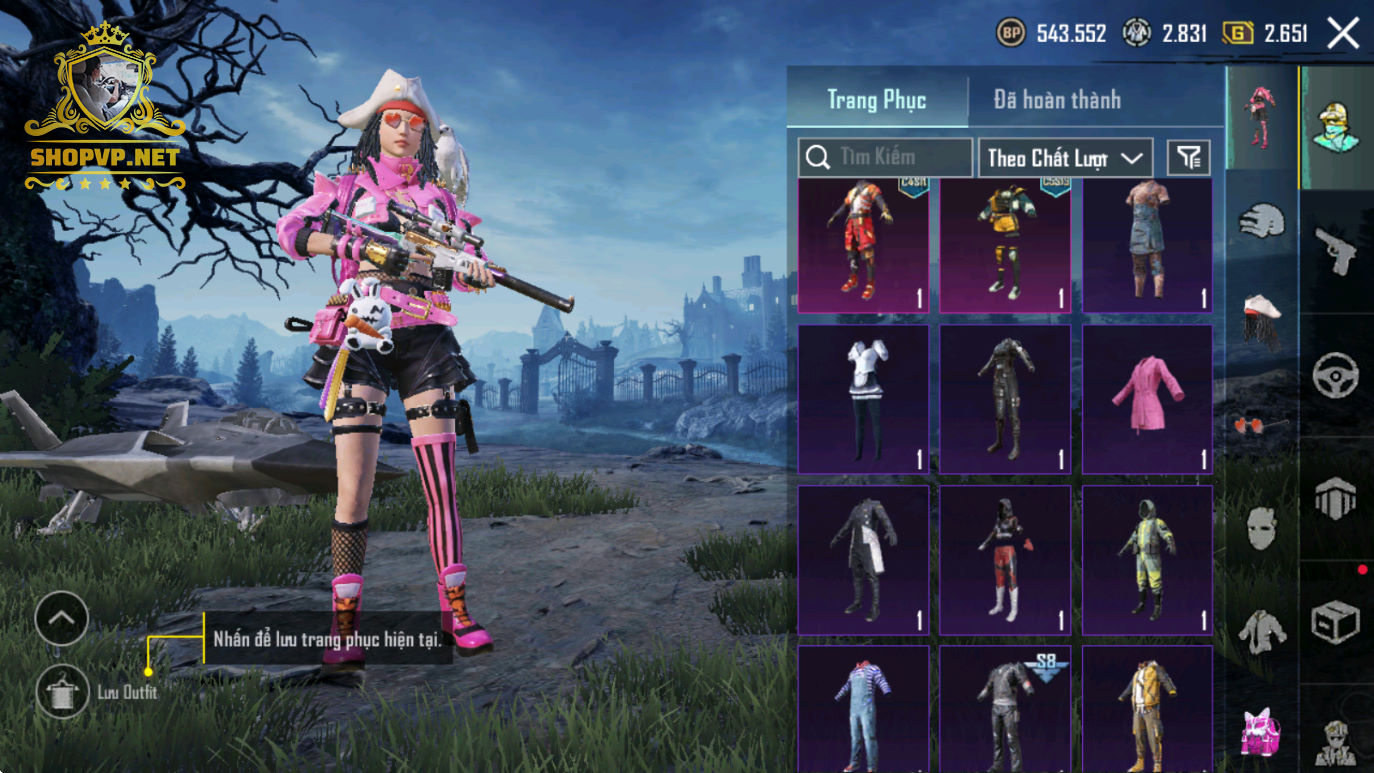Select the yellow-green hooded suit outfit
The width and height of the screenshot is (1374, 773).
[1147, 560]
